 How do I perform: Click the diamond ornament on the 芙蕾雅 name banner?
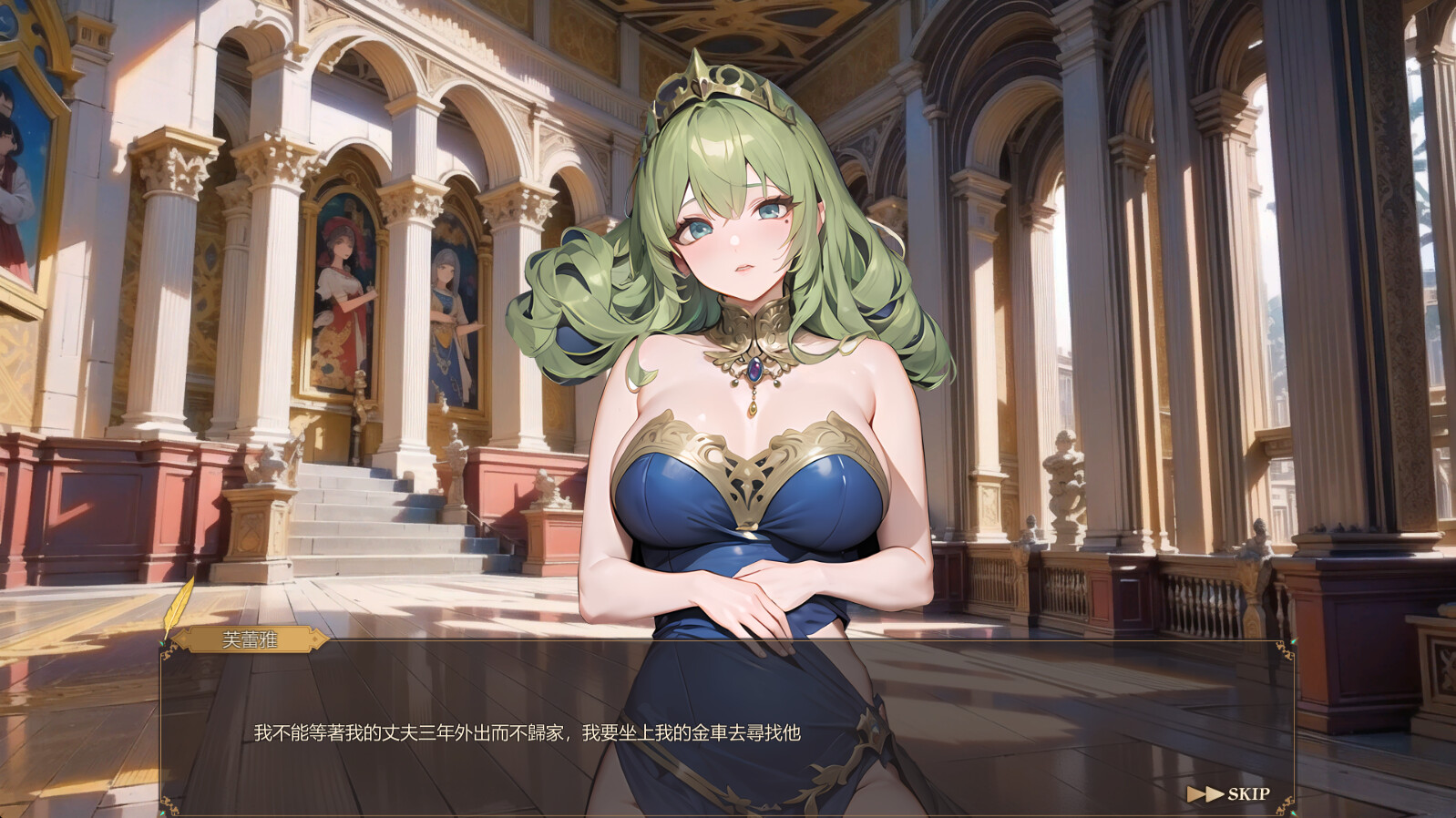(314, 639)
